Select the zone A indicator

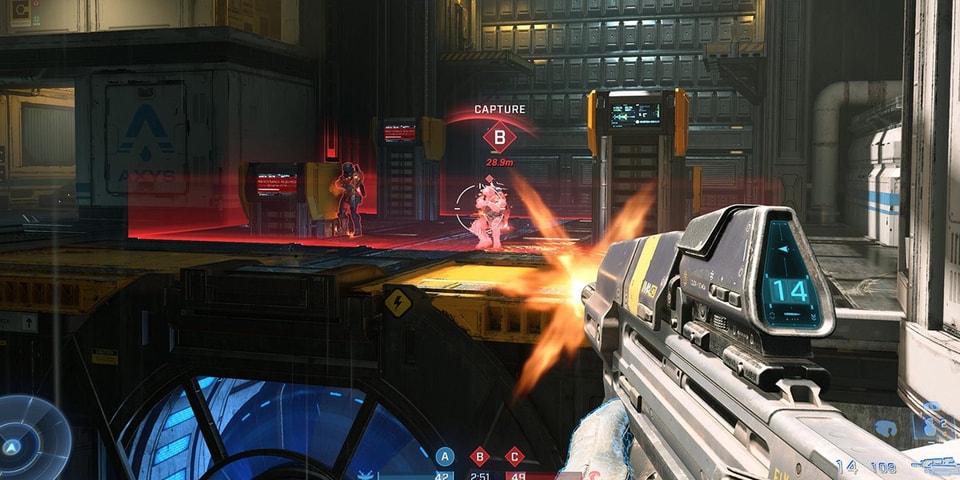click(445, 456)
